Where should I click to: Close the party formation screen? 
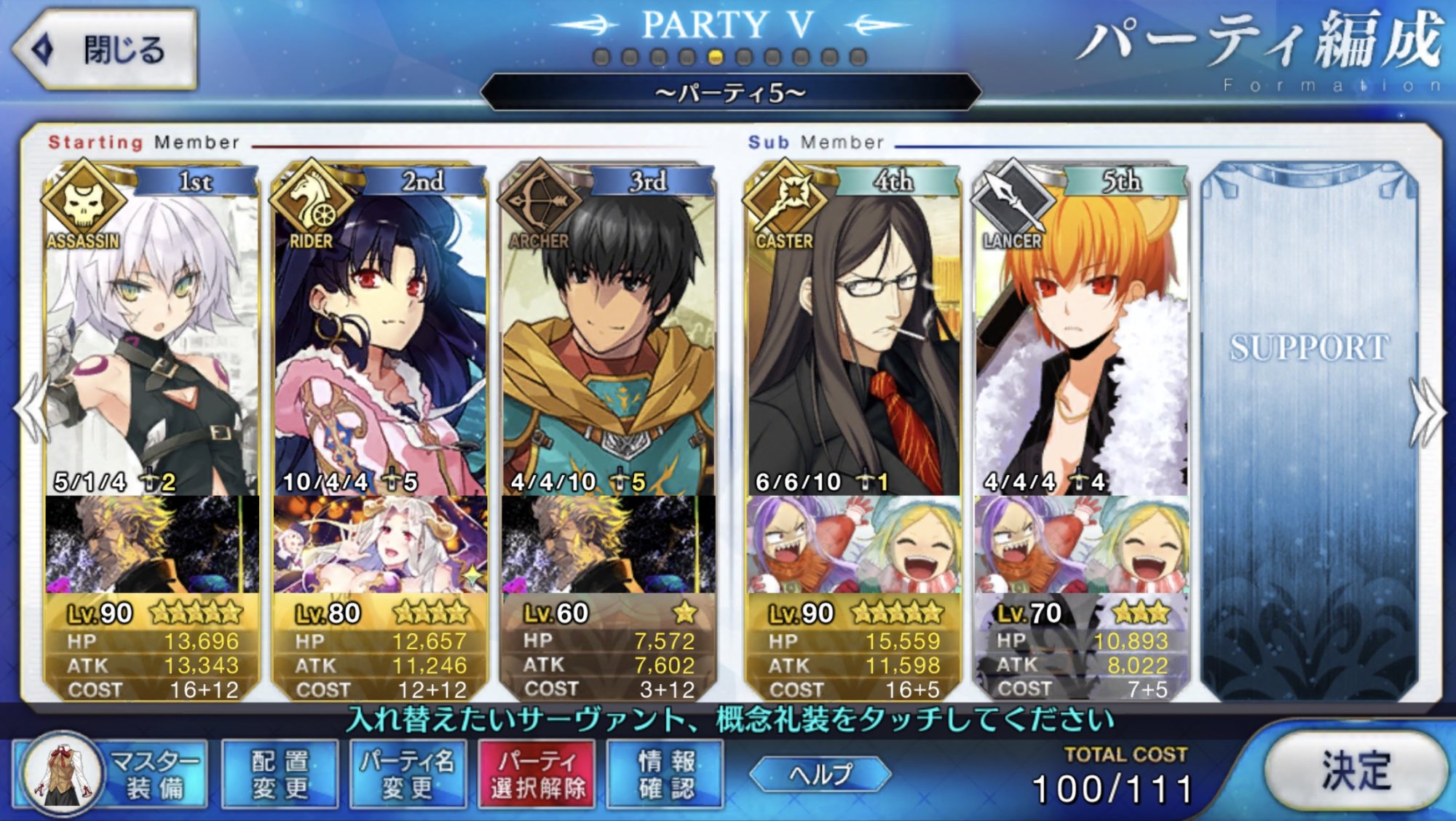106,49
